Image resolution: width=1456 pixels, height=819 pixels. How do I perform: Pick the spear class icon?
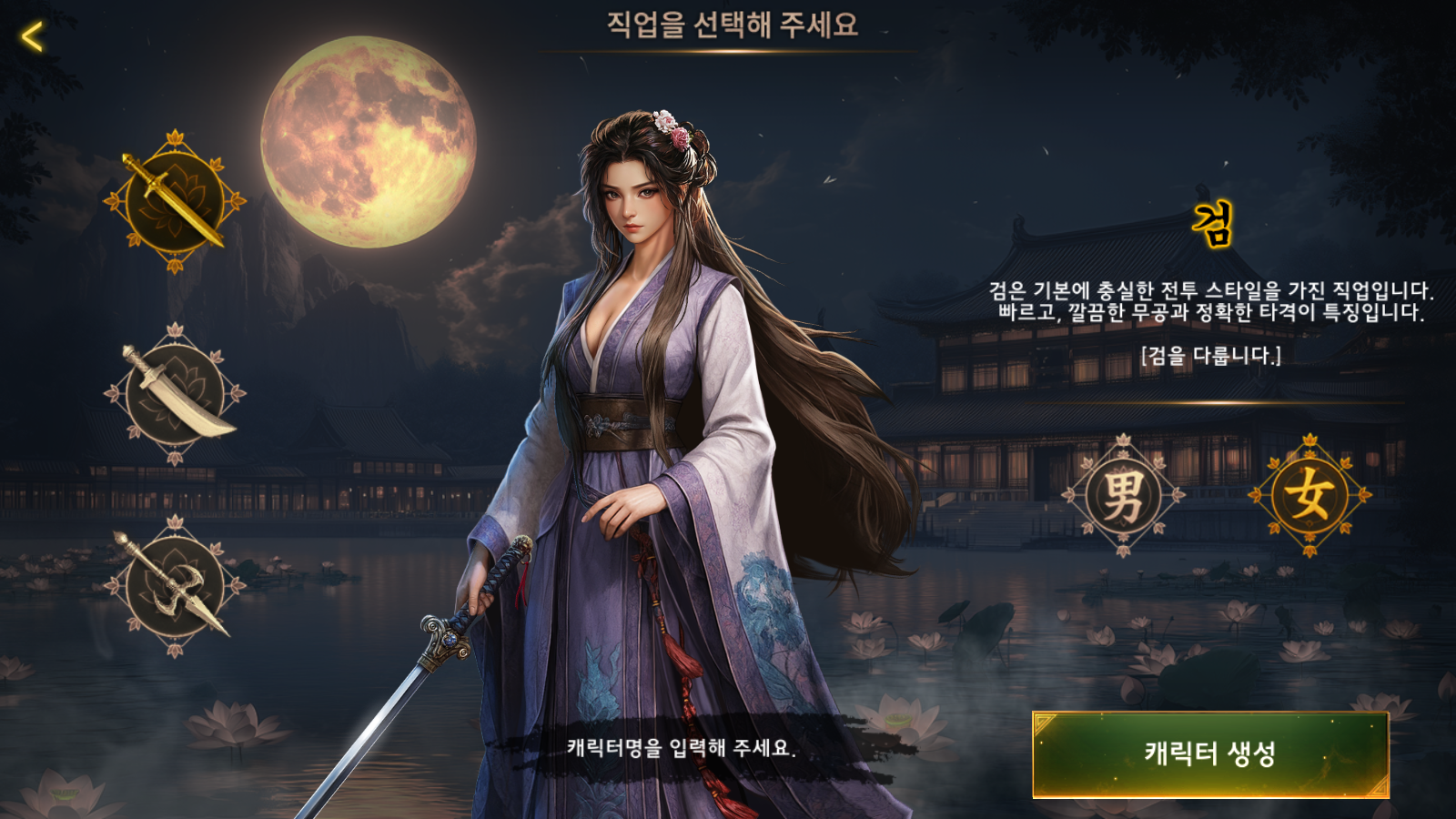click(175, 587)
